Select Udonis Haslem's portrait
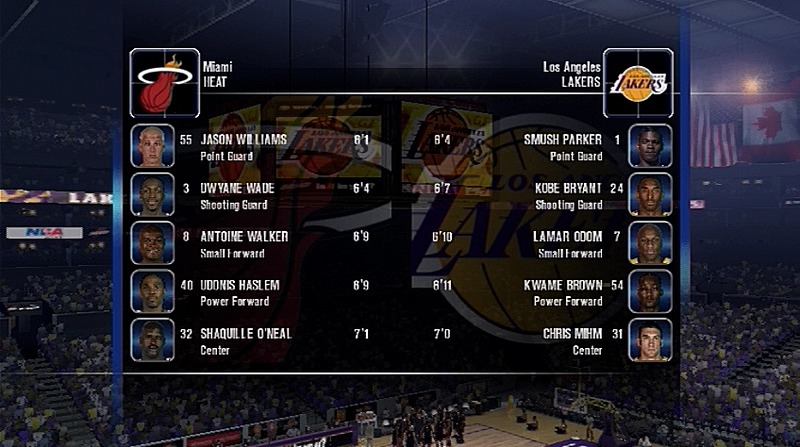 pos(152,291)
